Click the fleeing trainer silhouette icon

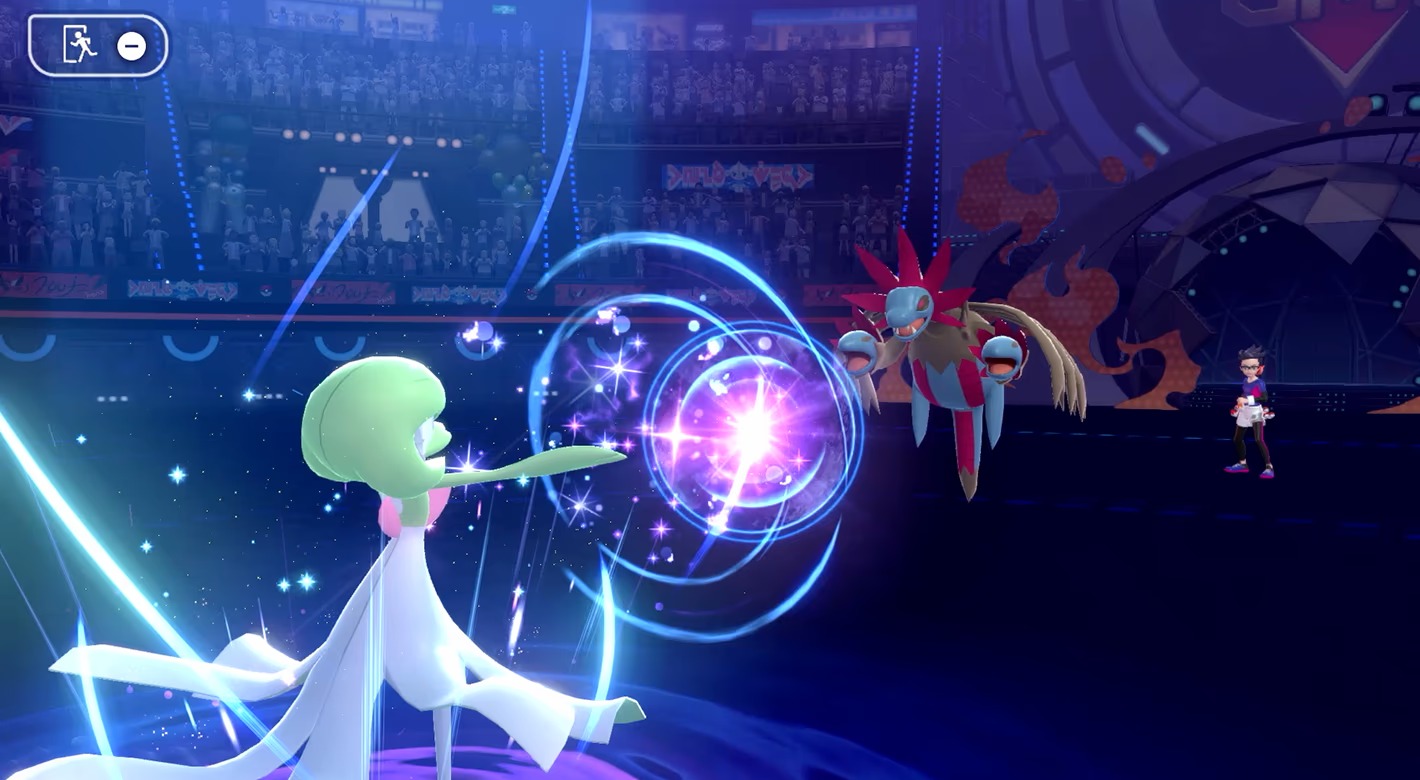tap(84, 44)
